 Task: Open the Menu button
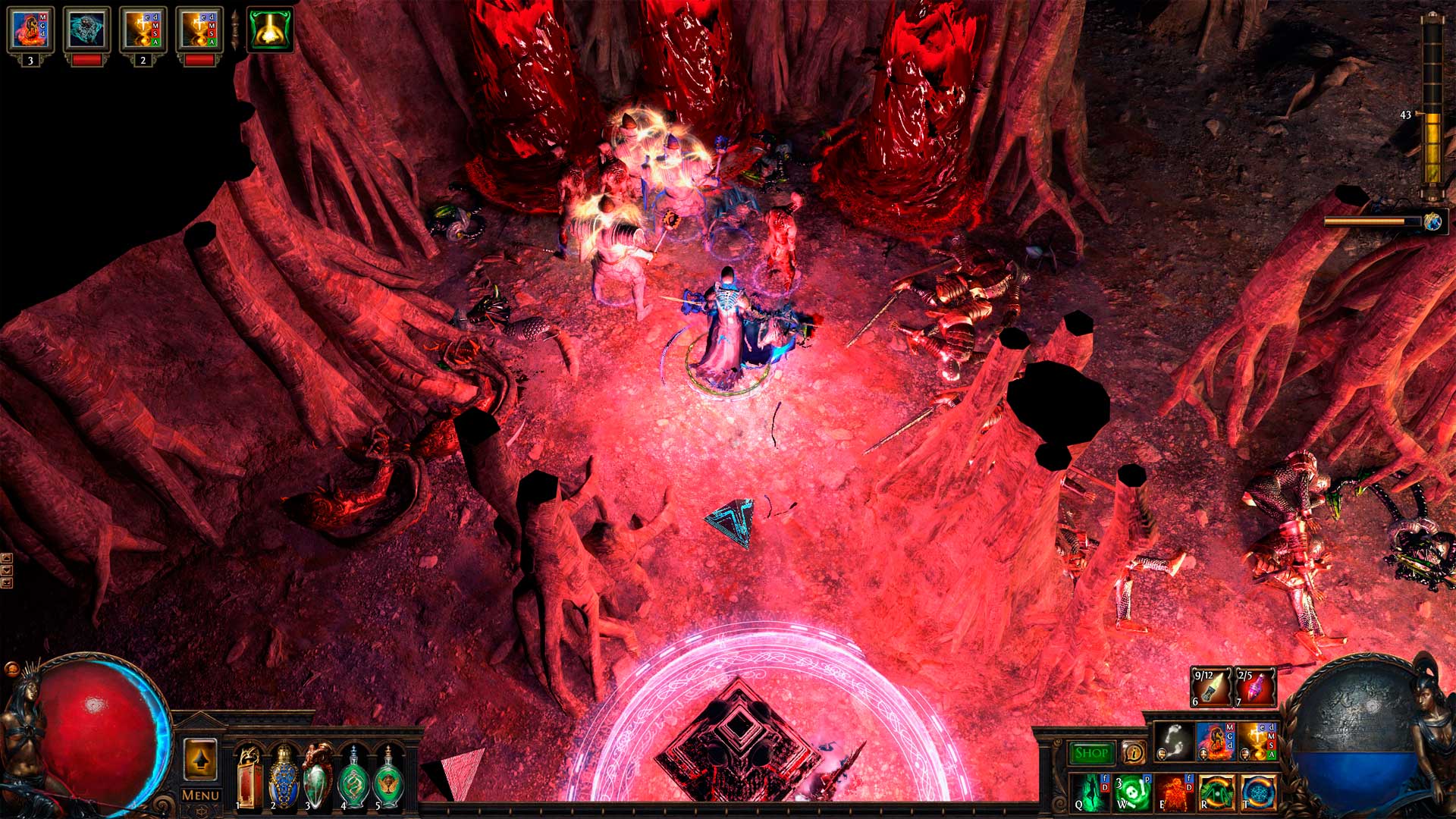pyautogui.click(x=200, y=795)
